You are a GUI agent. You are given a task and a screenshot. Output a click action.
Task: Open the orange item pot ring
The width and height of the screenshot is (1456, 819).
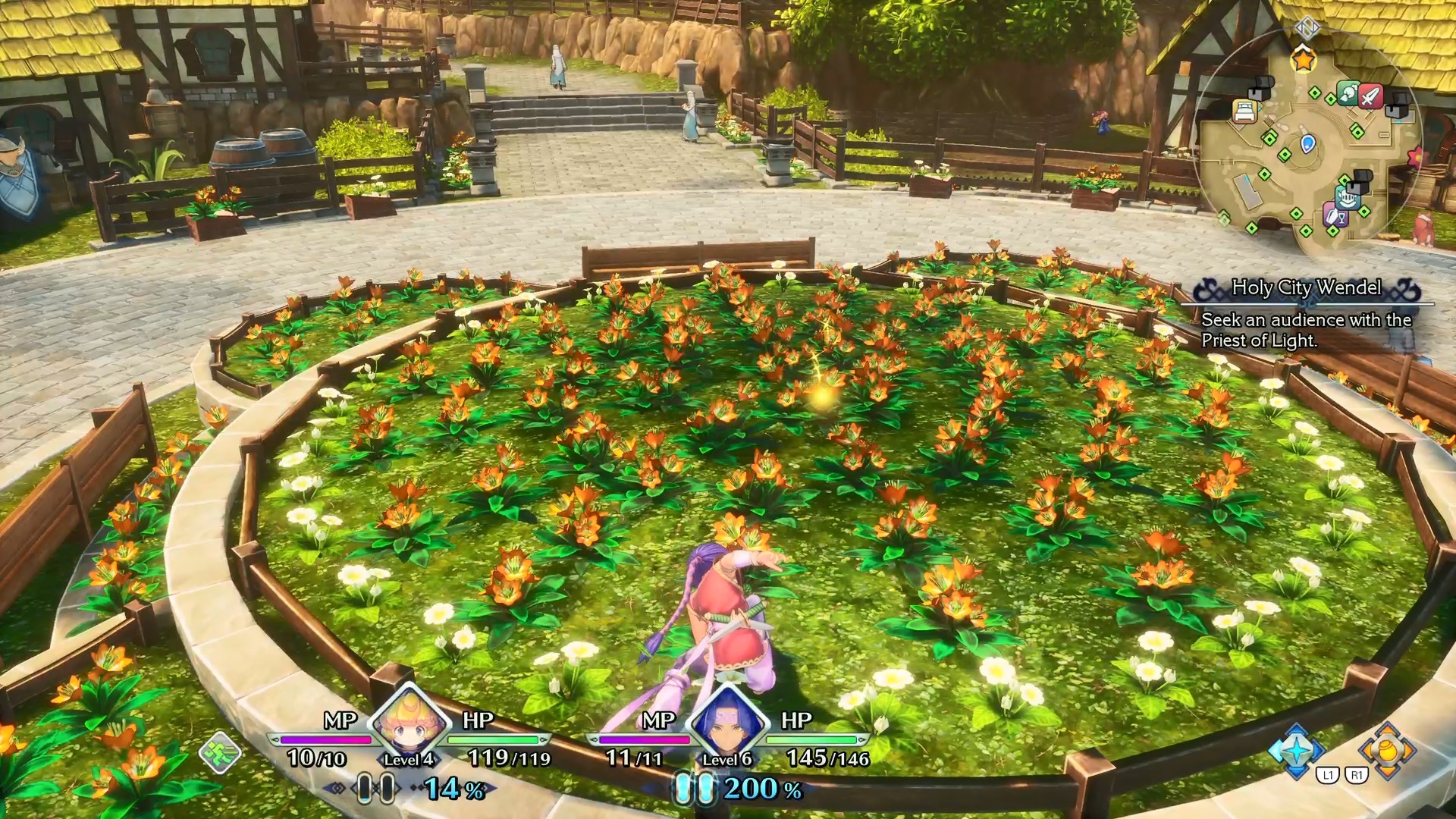pos(1387,751)
